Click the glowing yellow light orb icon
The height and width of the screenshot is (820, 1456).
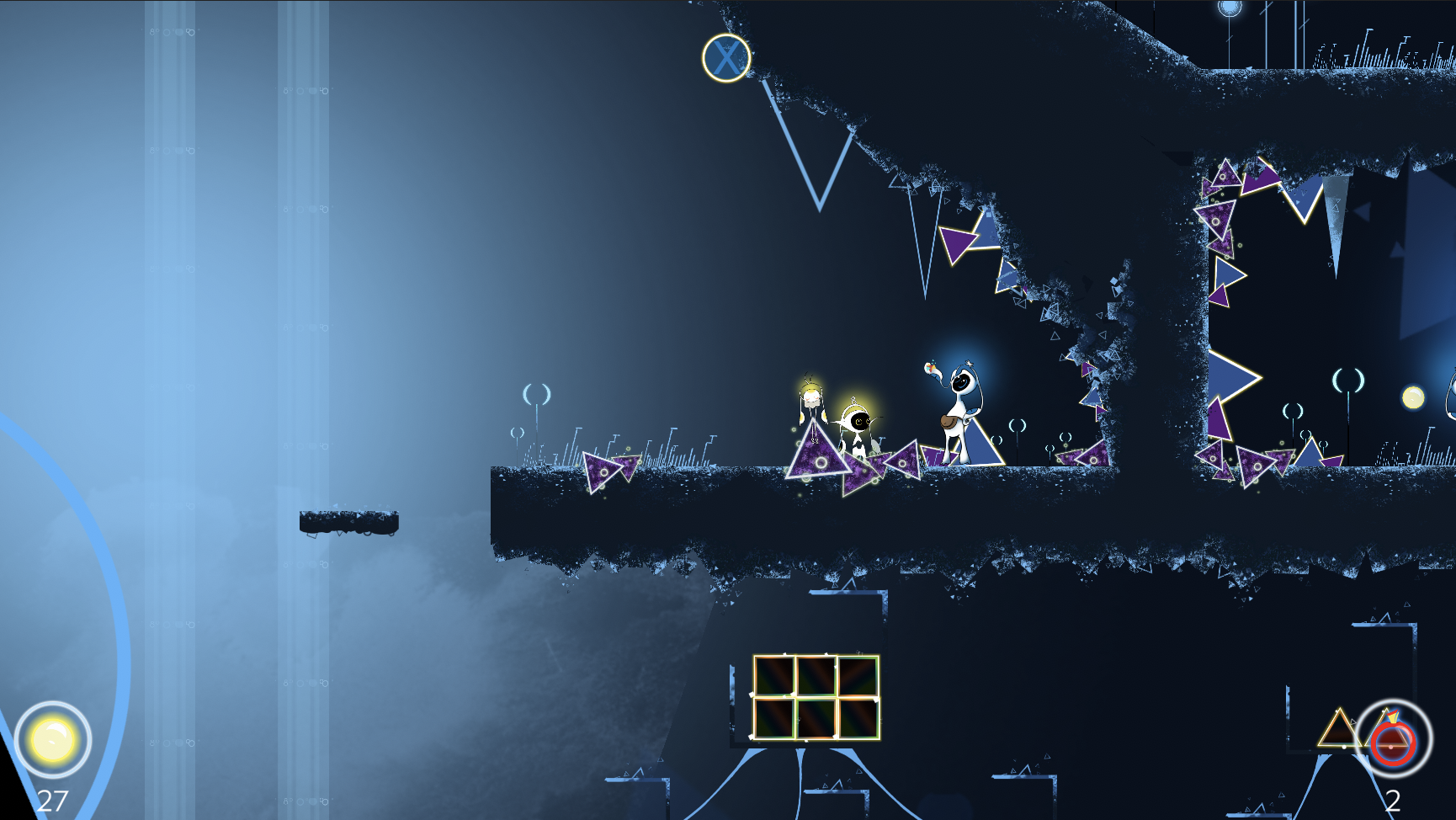53,739
